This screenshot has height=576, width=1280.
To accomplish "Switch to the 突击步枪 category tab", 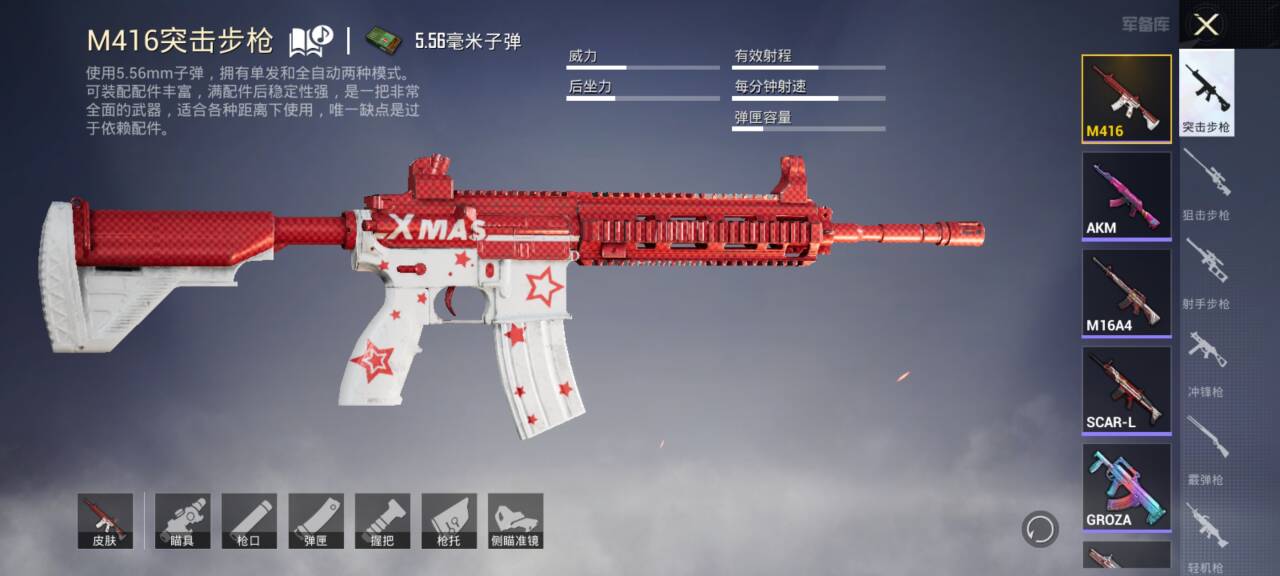I will pos(1206,93).
